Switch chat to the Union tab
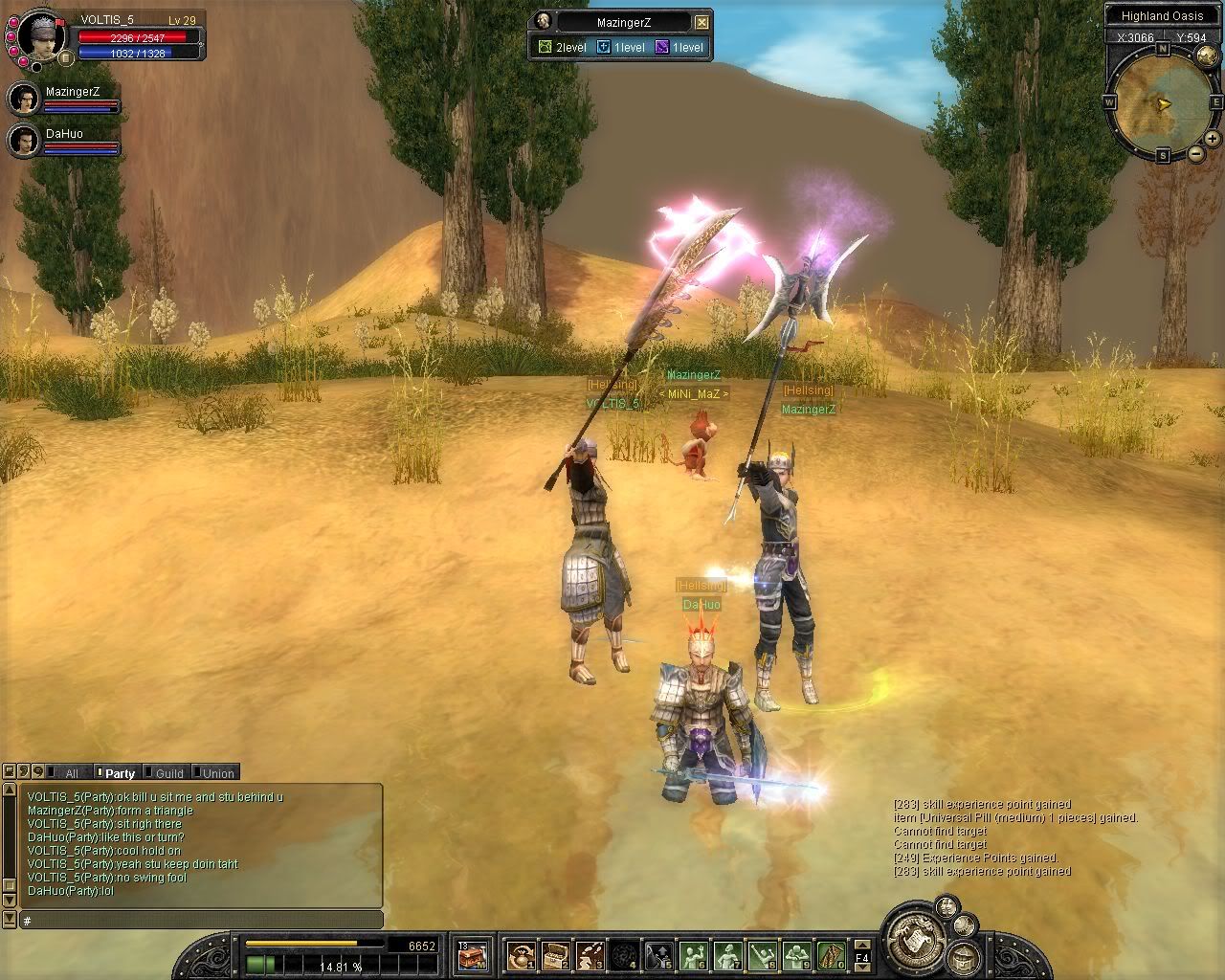This screenshot has width=1225, height=980. (217, 773)
